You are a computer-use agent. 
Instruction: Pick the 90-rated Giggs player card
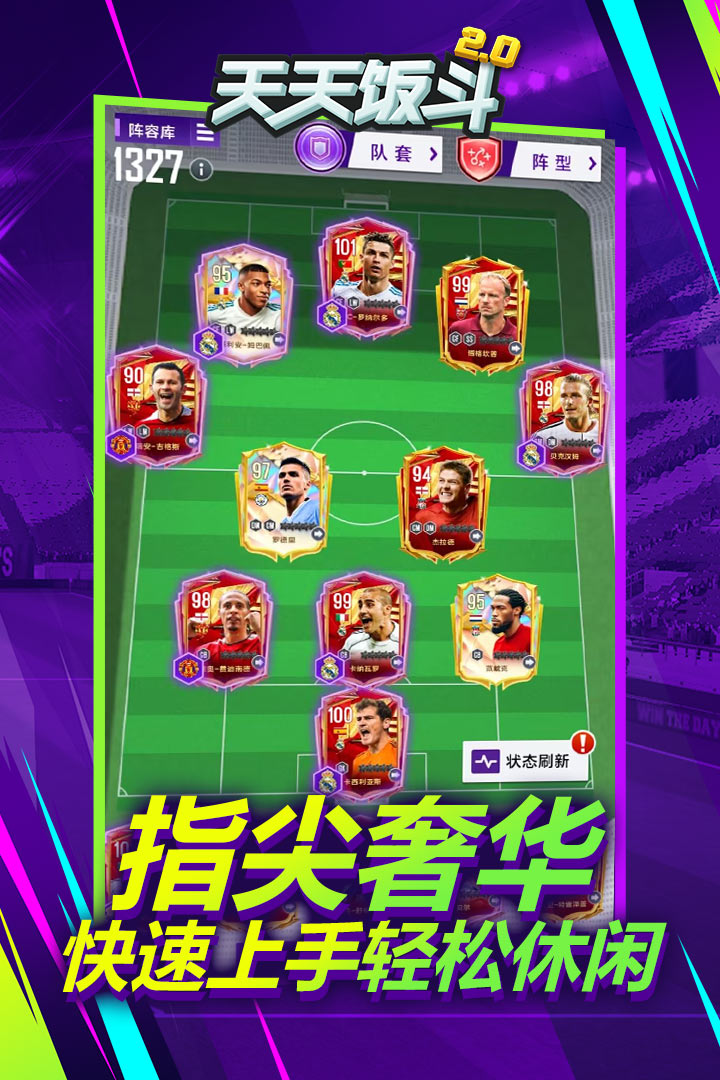(157, 404)
